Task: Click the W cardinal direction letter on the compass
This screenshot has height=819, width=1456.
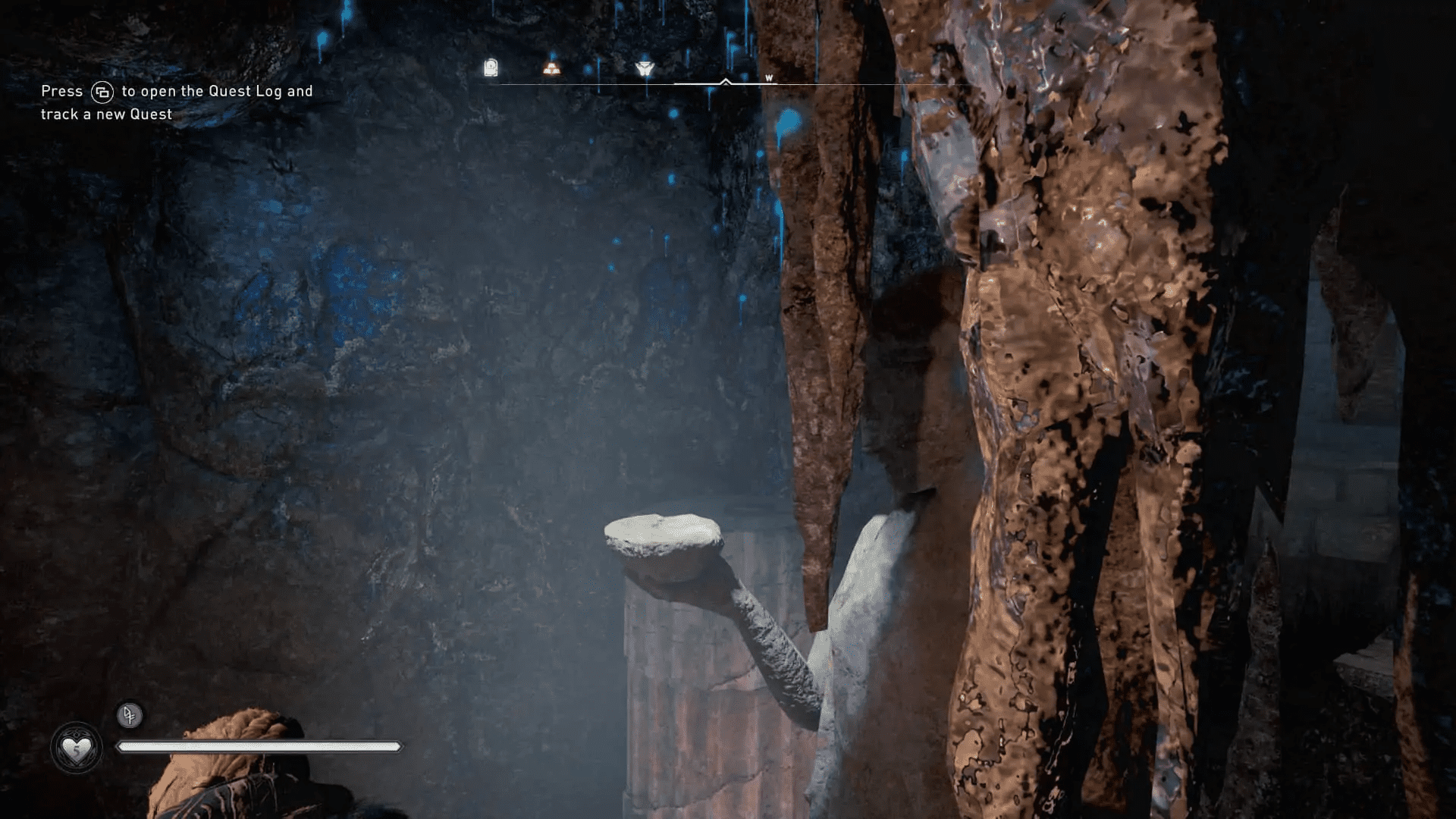Action: [x=768, y=78]
